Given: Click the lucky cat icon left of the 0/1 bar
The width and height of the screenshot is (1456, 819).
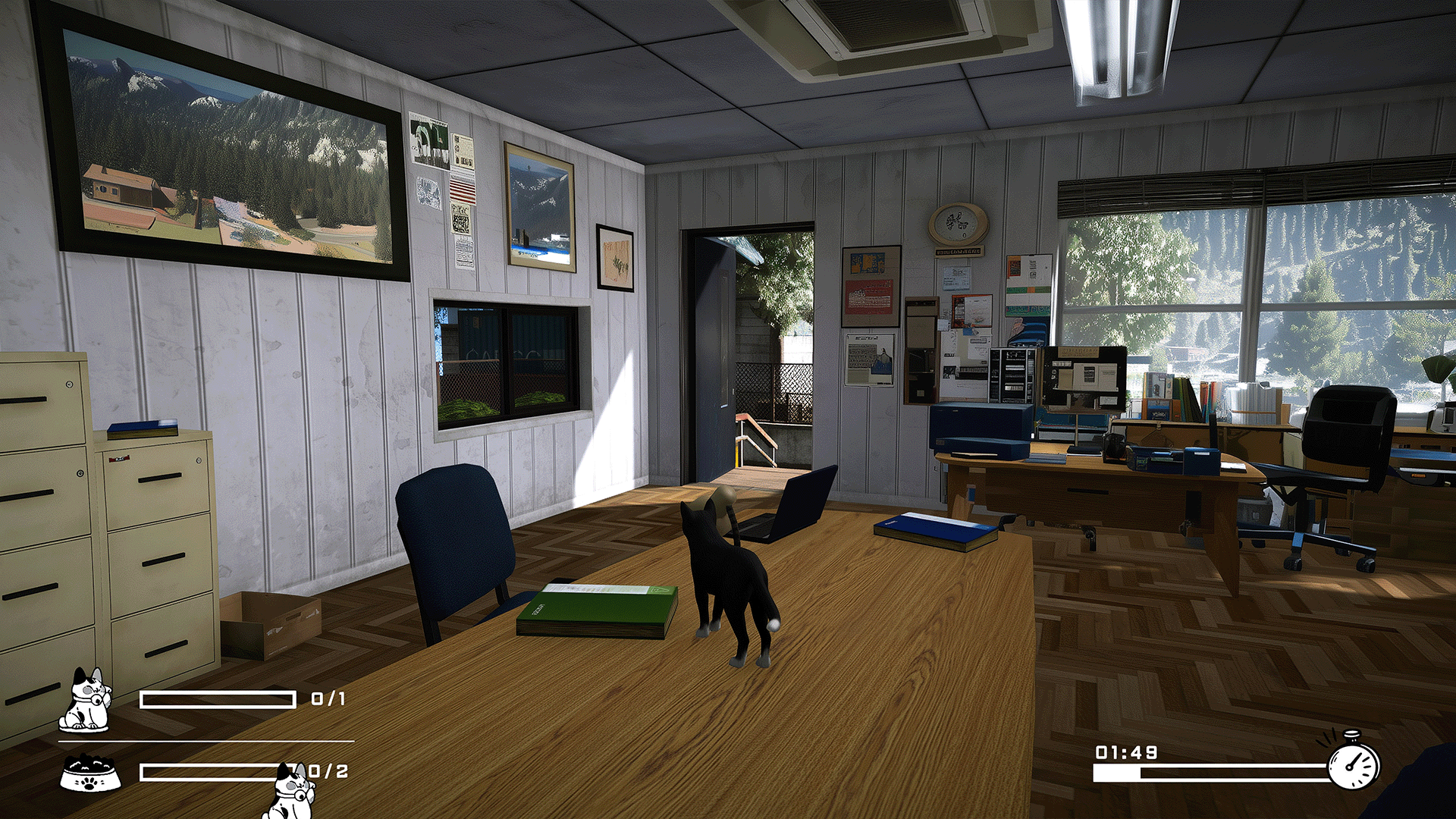Looking at the screenshot, I should coord(86,700).
